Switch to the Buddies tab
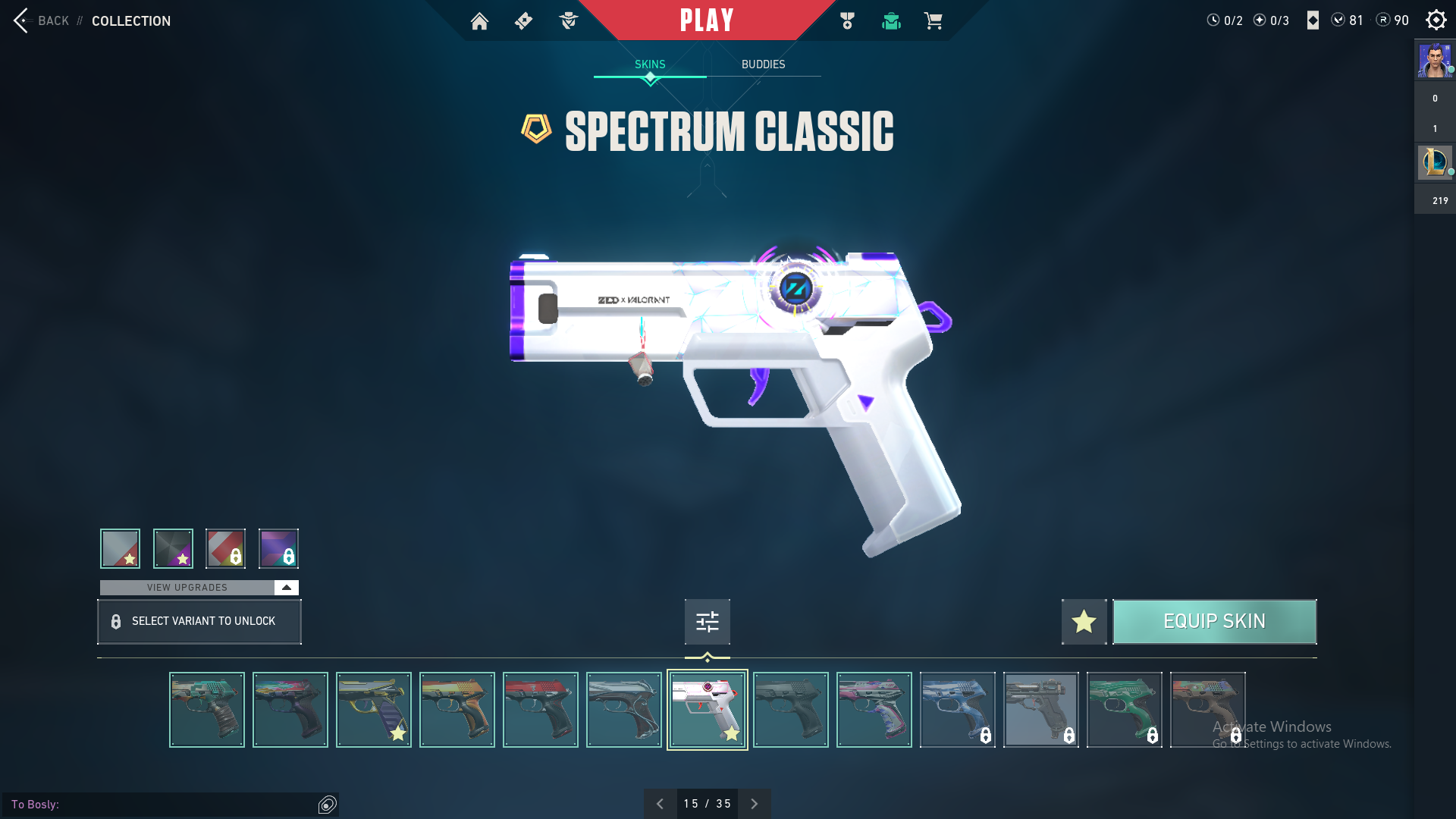Image resolution: width=1456 pixels, height=819 pixels. [763, 64]
